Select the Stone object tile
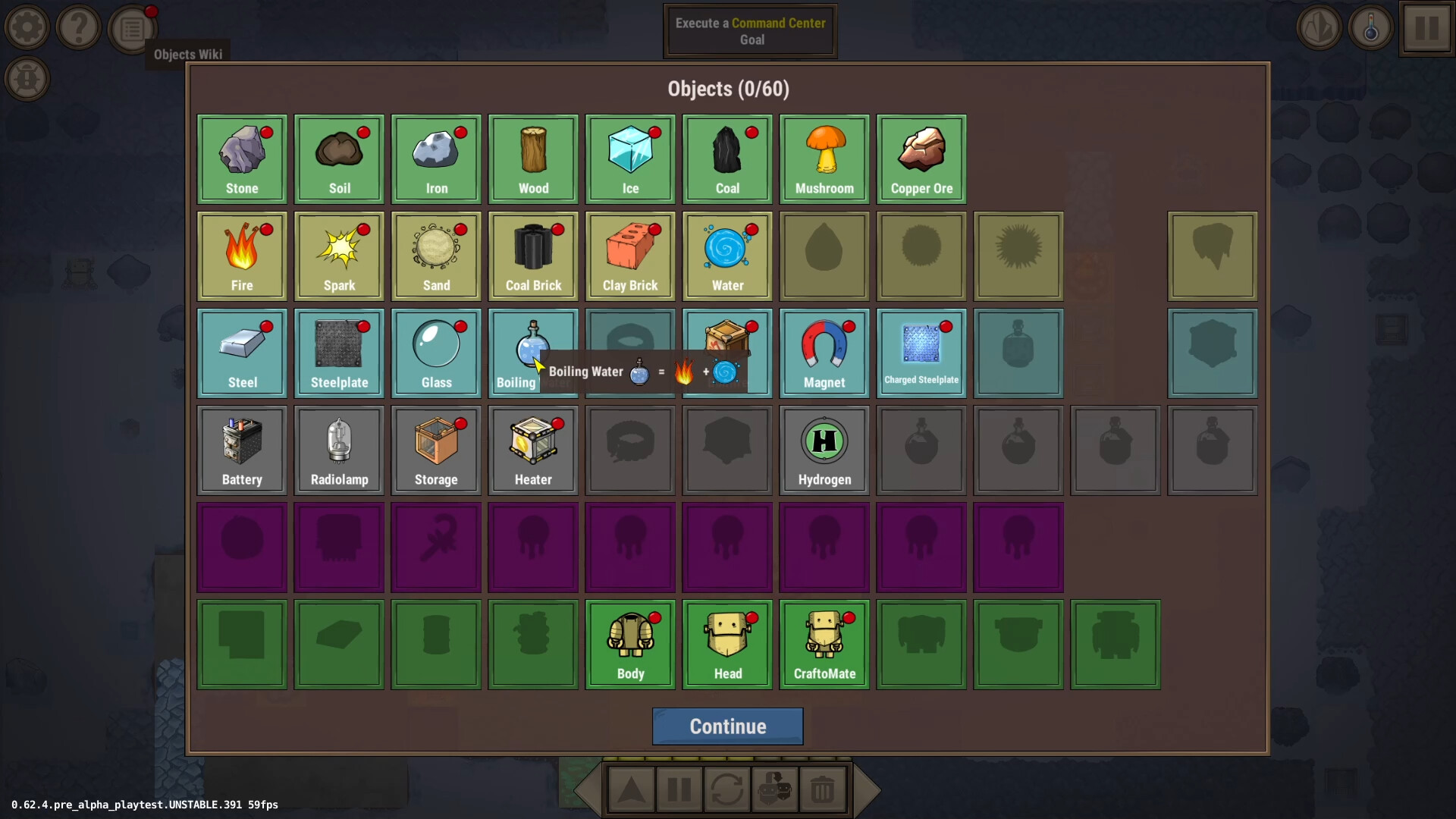This screenshot has height=819, width=1456. point(241,158)
